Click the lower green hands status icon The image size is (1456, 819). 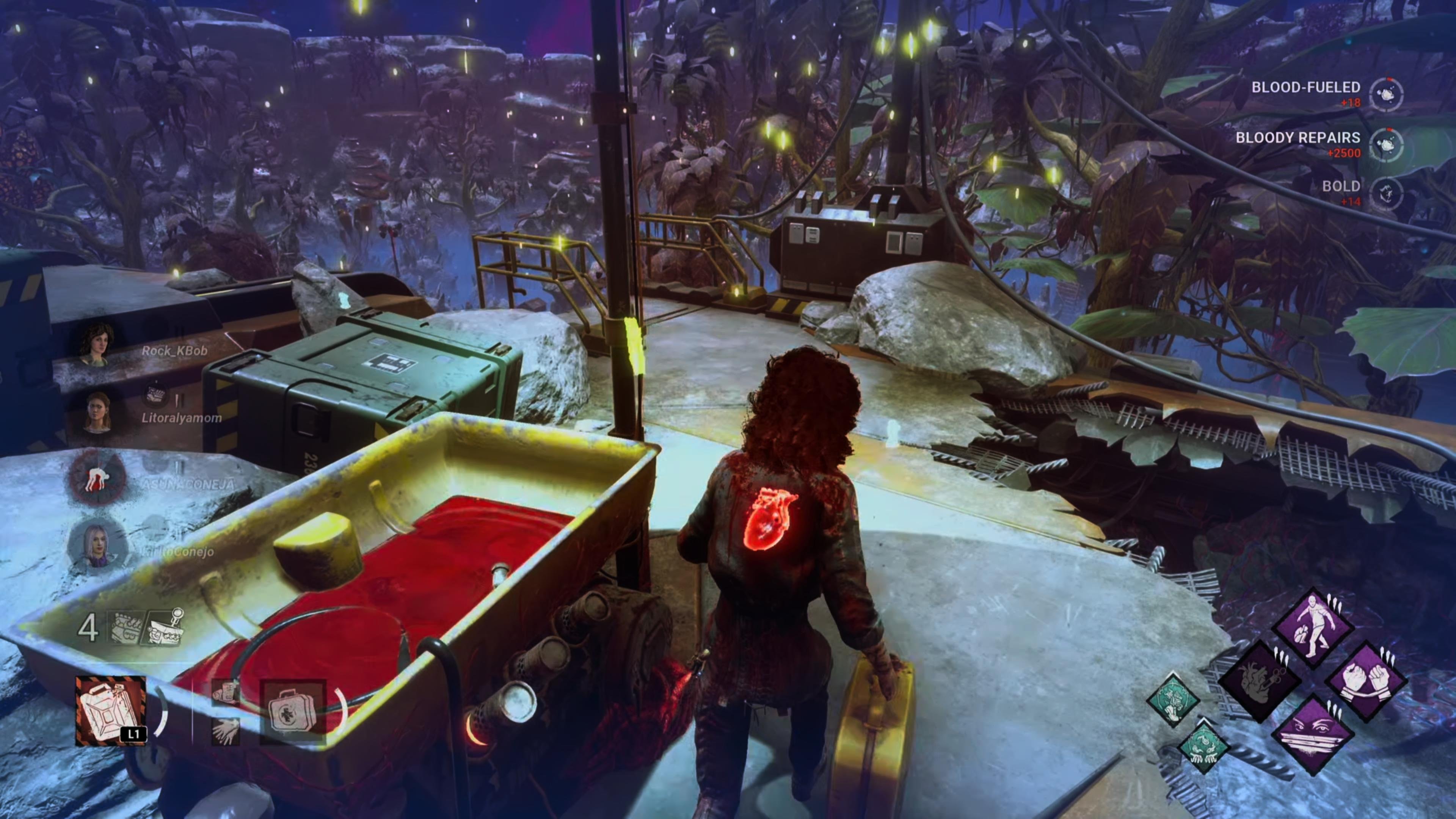(x=1203, y=747)
